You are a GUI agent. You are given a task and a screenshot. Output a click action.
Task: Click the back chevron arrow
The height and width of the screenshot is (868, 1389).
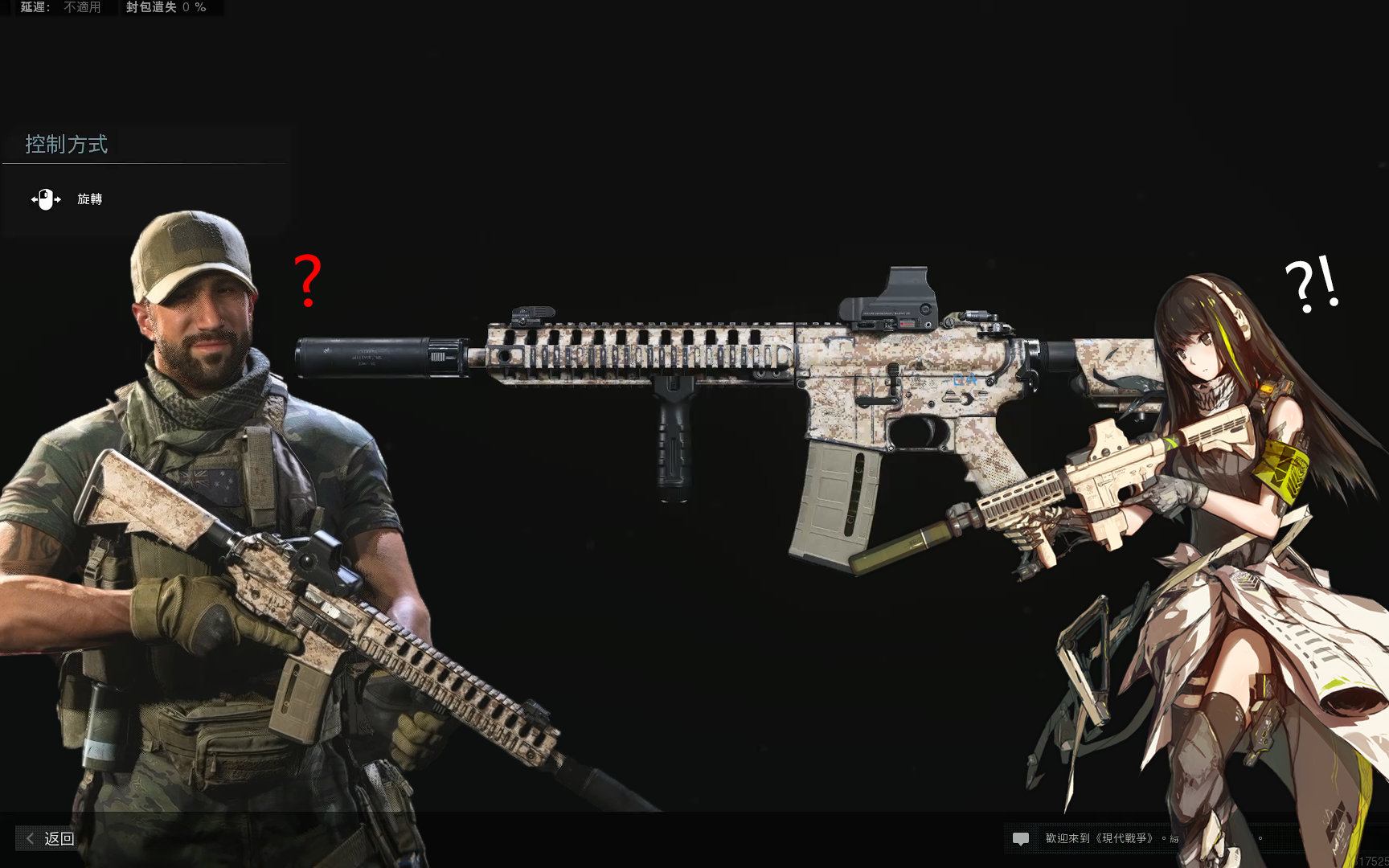(x=28, y=838)
